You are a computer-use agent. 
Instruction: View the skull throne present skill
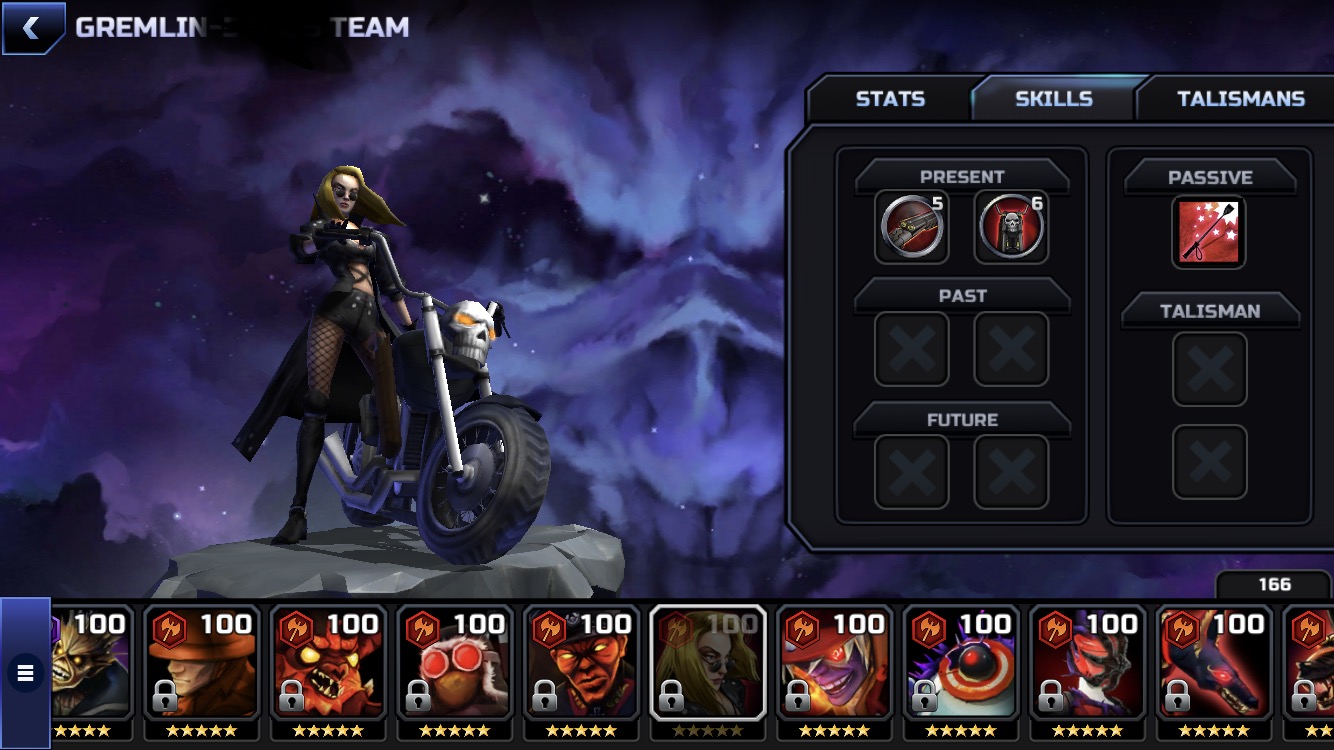[x=1011, y=227]
